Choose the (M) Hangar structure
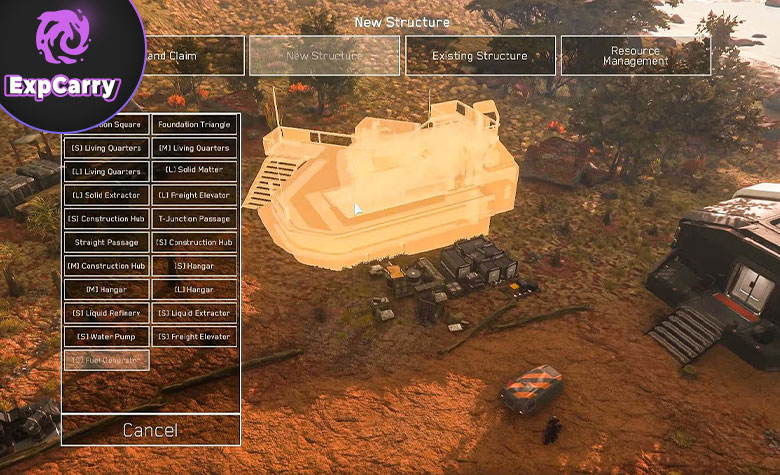Viewport: 780px width, 475px height. (x=106, y=289)
